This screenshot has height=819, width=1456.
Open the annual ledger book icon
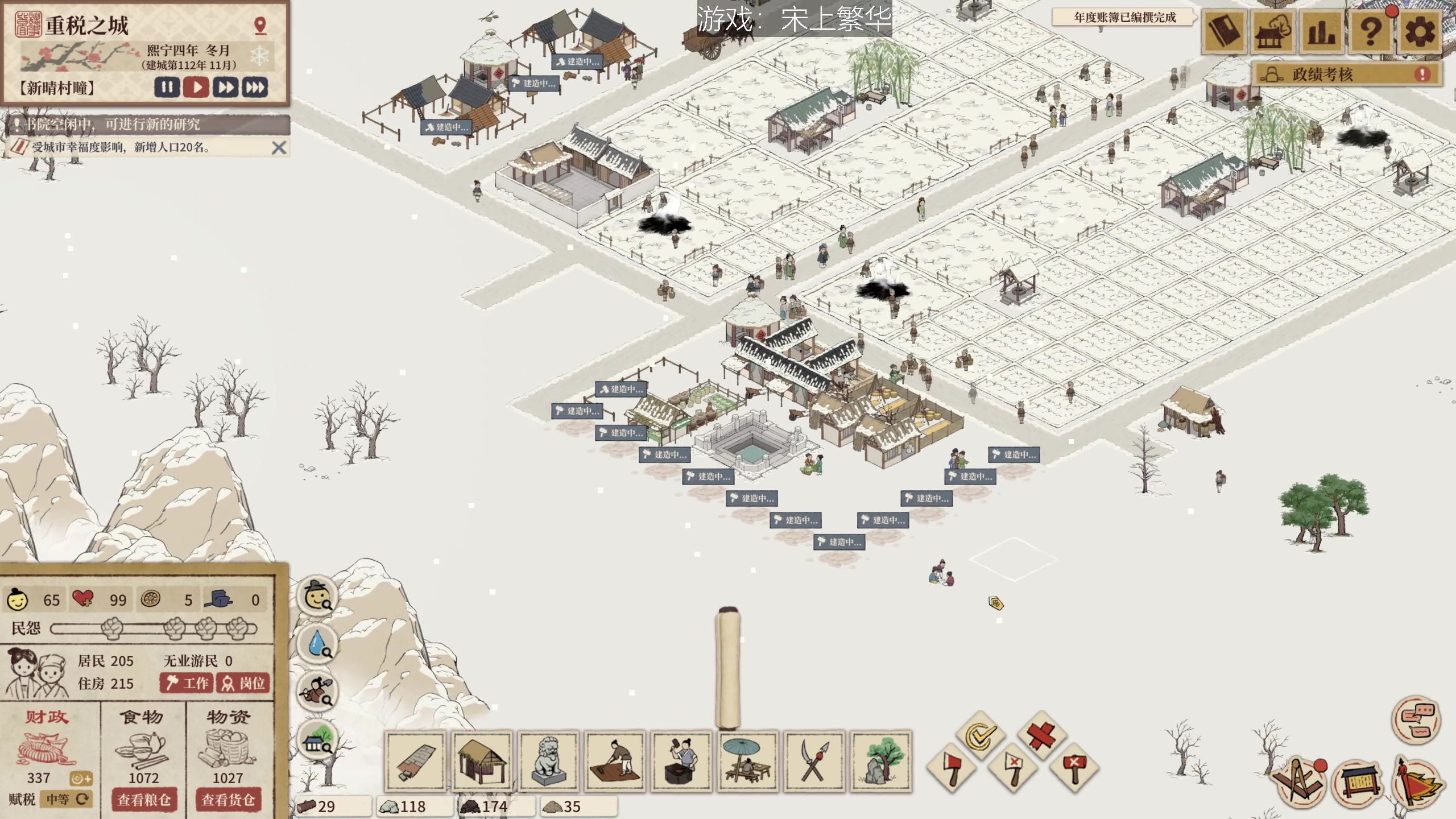1223,32
